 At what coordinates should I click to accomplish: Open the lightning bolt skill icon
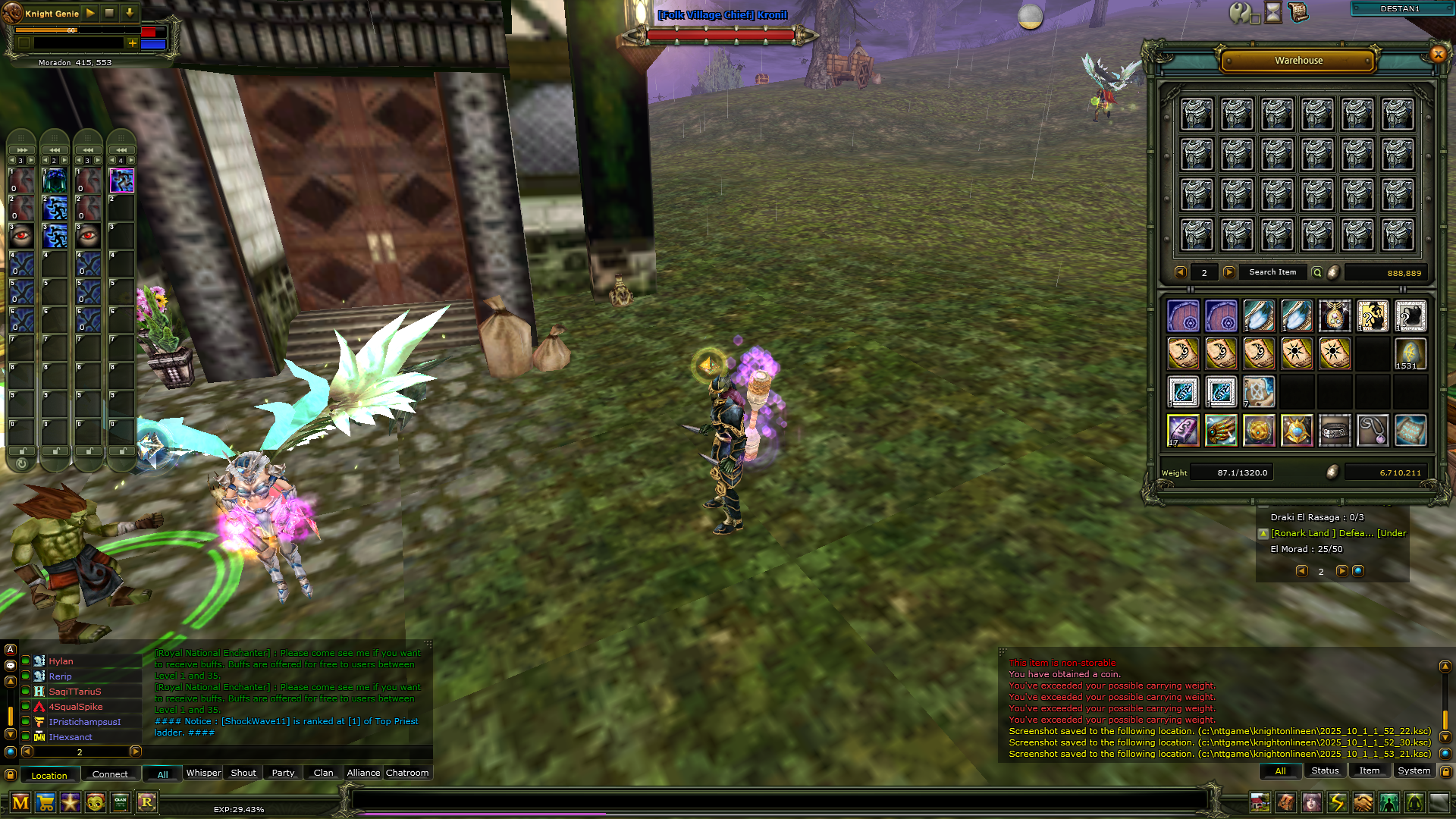1337,802
